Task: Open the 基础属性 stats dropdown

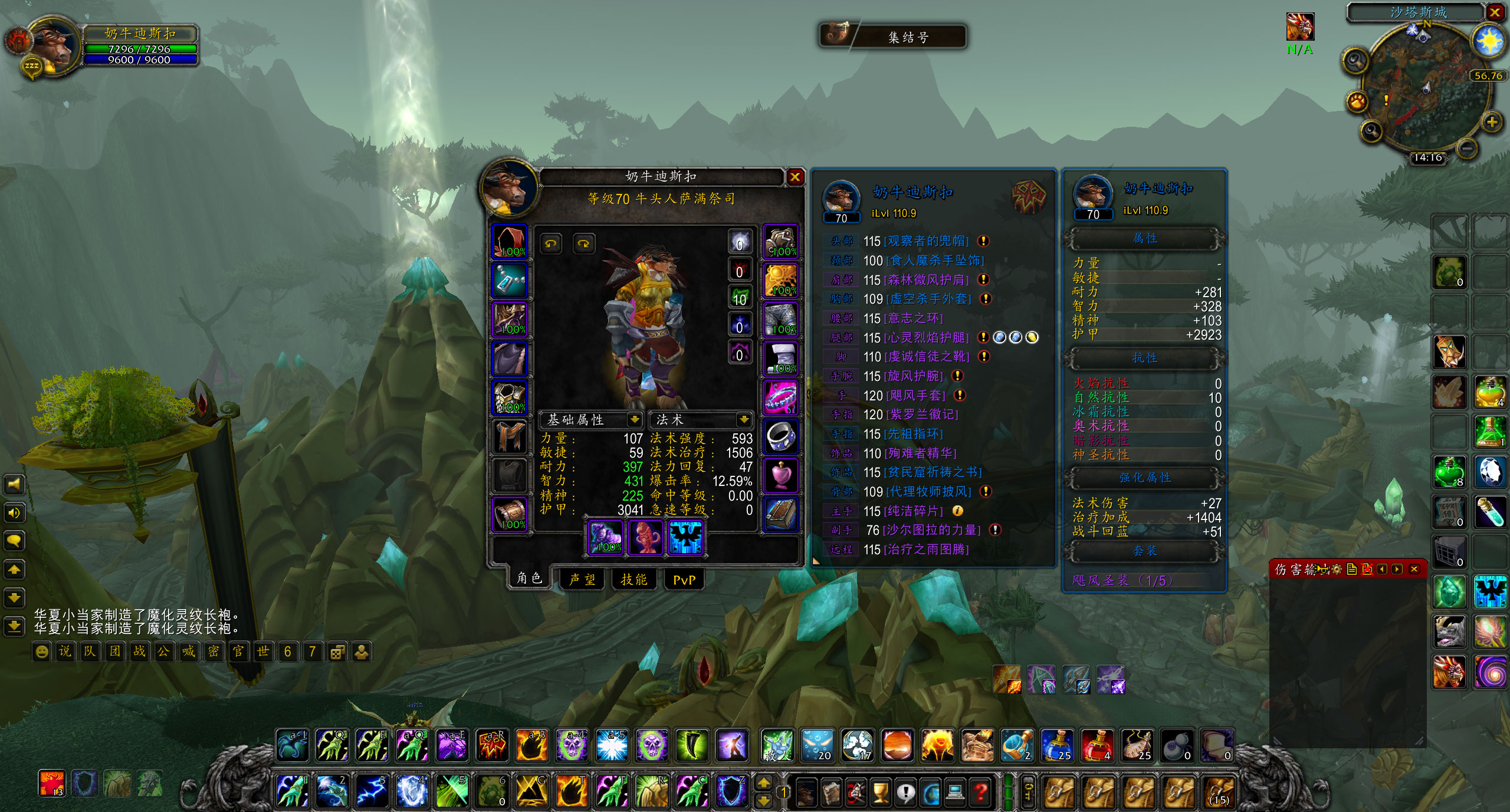Action: coord(635,419)
